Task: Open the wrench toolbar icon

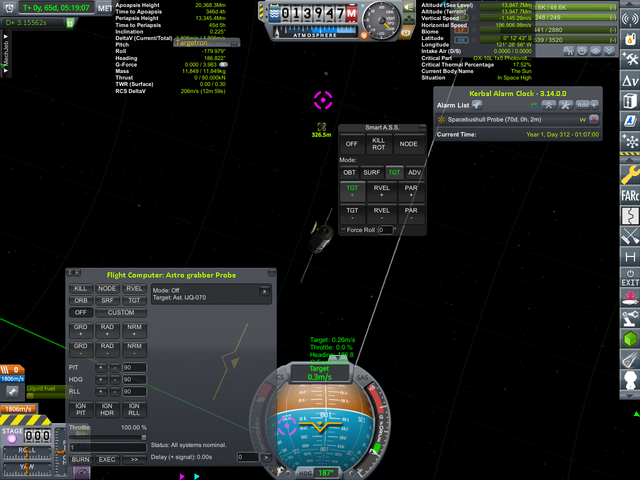Action: click(x=630, y=176)
